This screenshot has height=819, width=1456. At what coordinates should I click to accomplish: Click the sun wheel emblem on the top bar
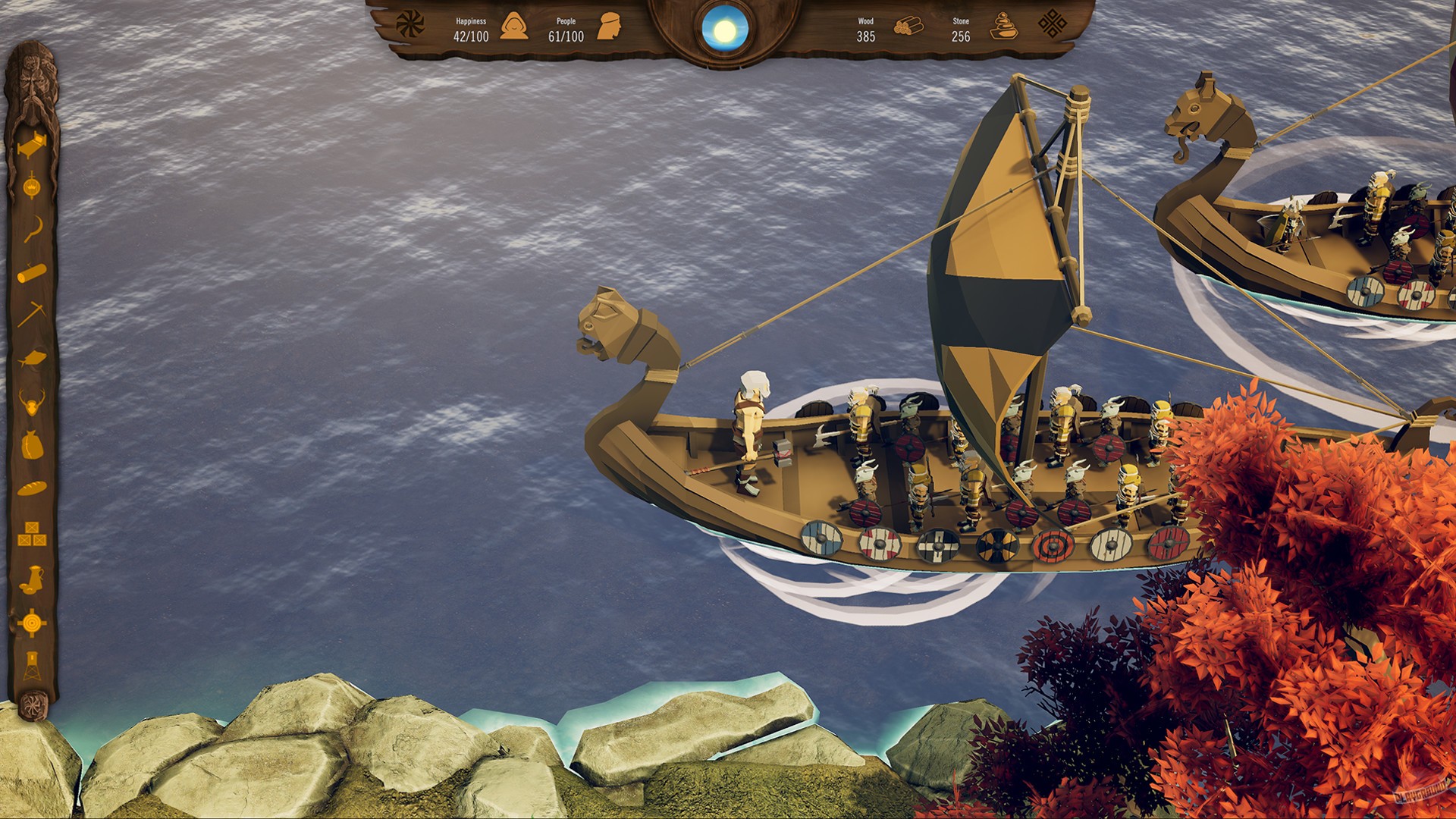pos(409,23)
